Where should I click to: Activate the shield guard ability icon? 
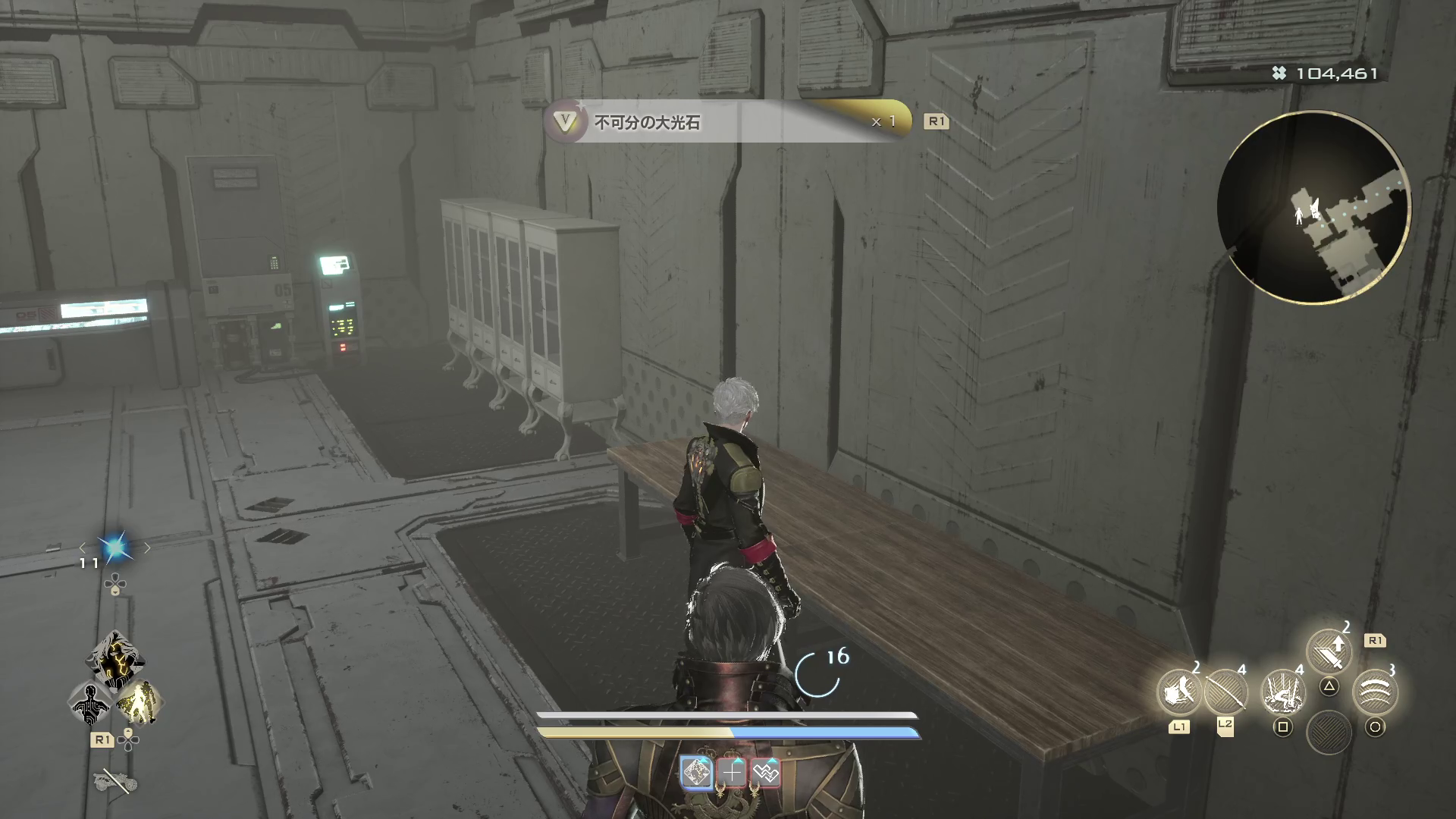click(1178, 692)
